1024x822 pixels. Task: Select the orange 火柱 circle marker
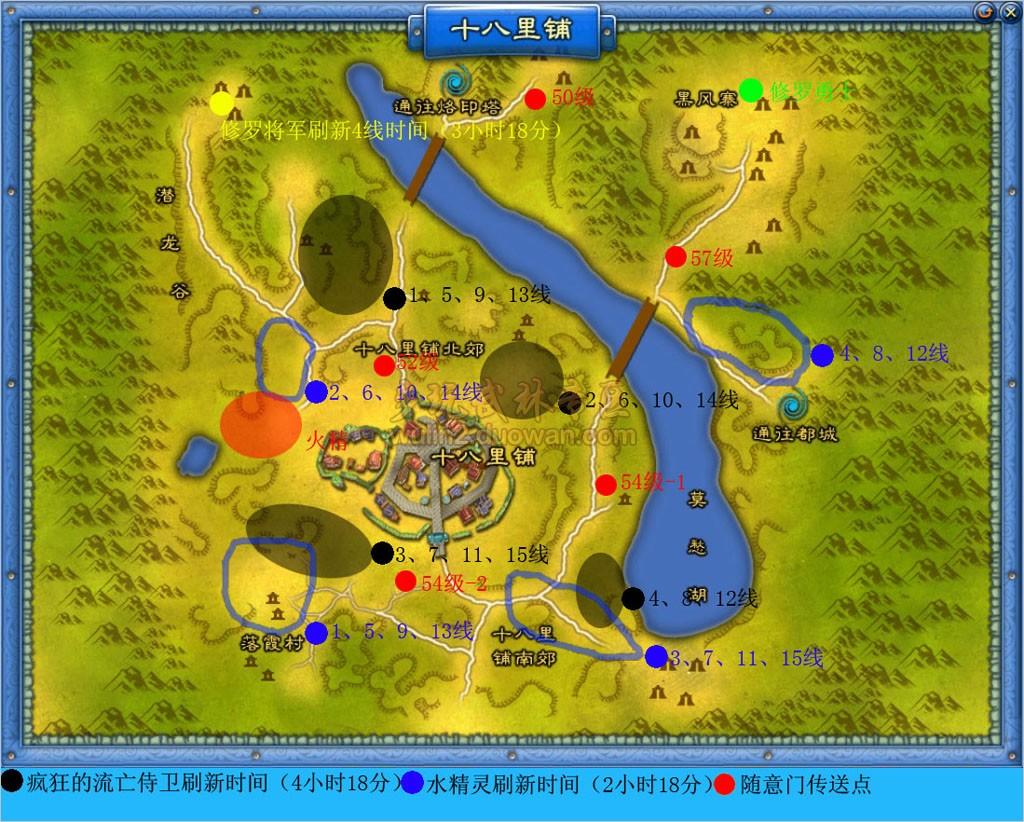click(260, 425)
